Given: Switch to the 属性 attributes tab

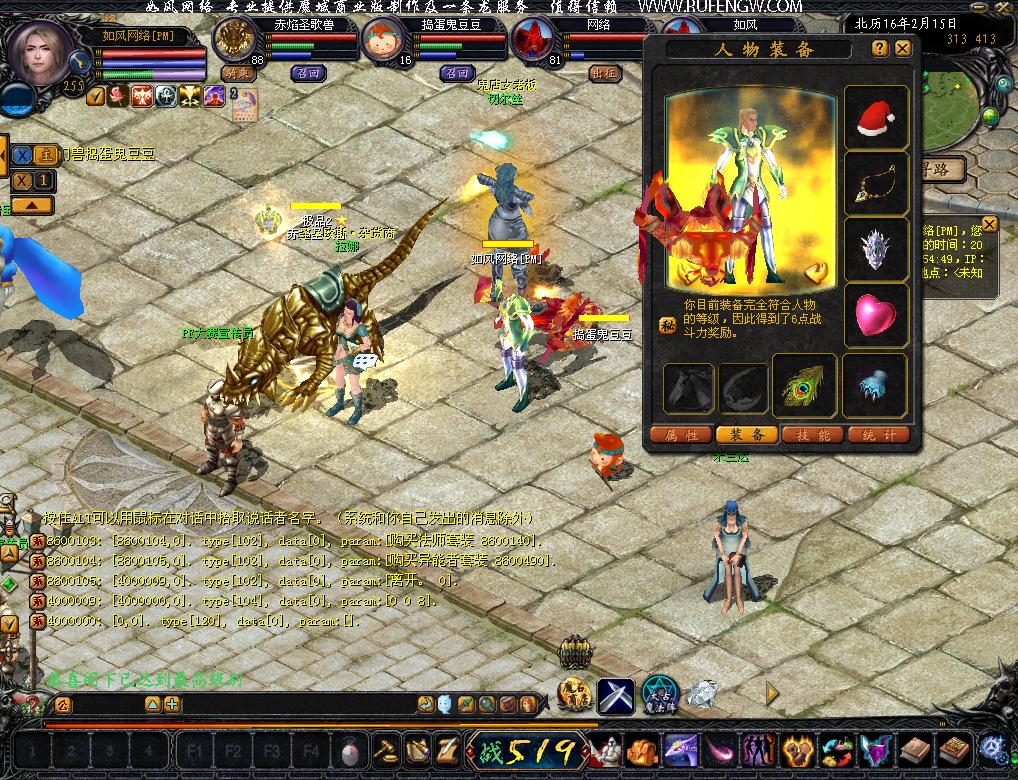Looking at the screenshot, I should [x=681, y=435].
